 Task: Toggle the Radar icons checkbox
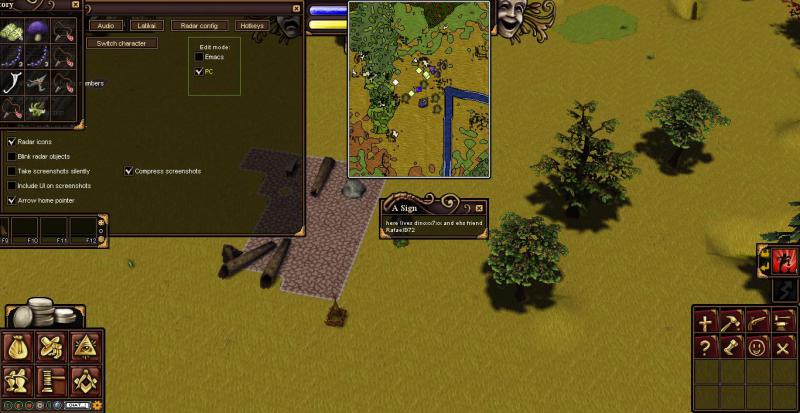pos(11,142)
